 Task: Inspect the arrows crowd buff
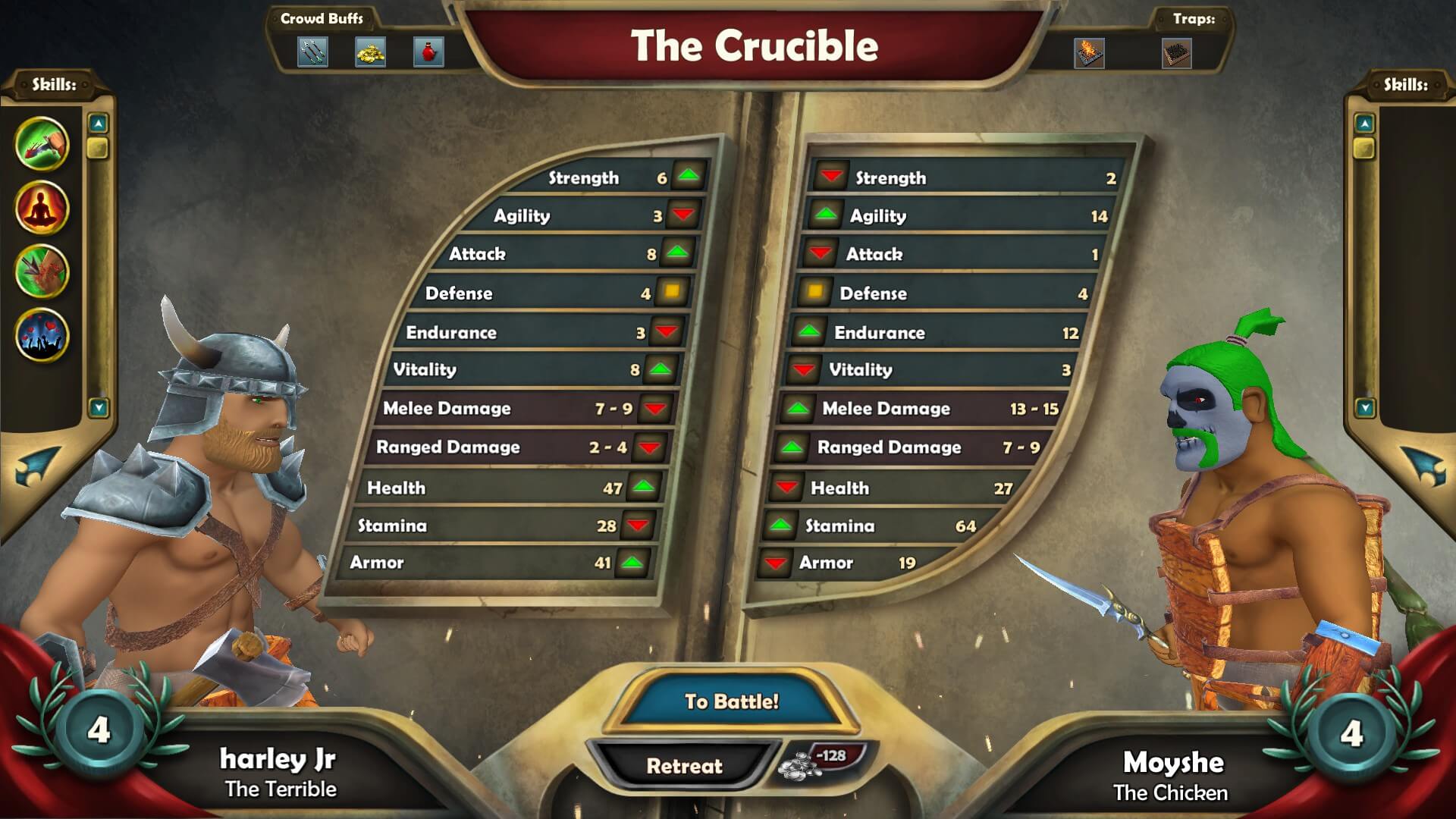click(x=312, y=52)
